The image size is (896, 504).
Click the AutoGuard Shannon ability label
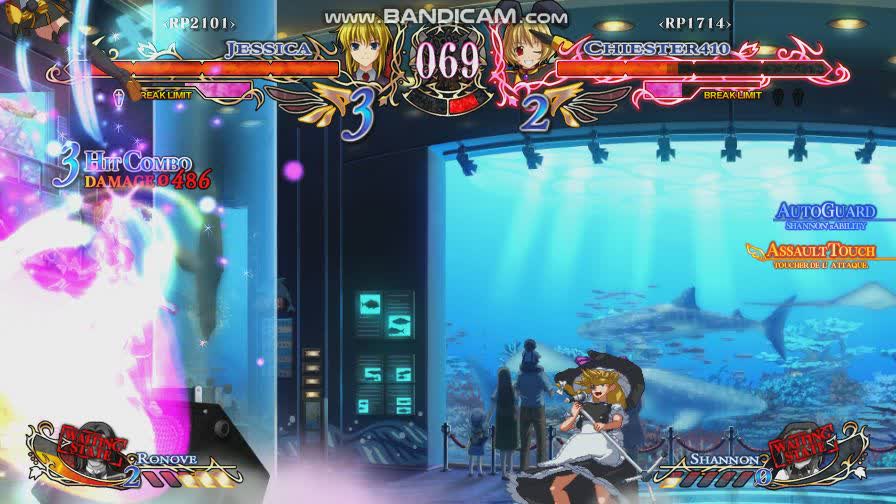[x=826, y=213]
